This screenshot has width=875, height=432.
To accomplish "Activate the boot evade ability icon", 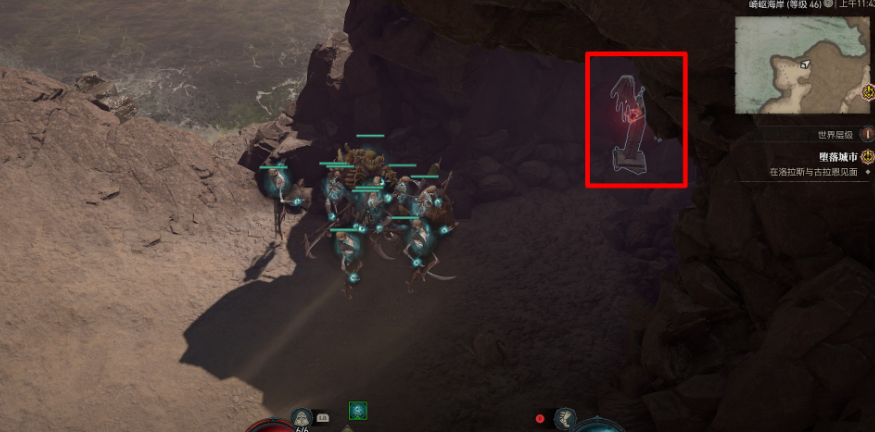I will coord(566,417).
